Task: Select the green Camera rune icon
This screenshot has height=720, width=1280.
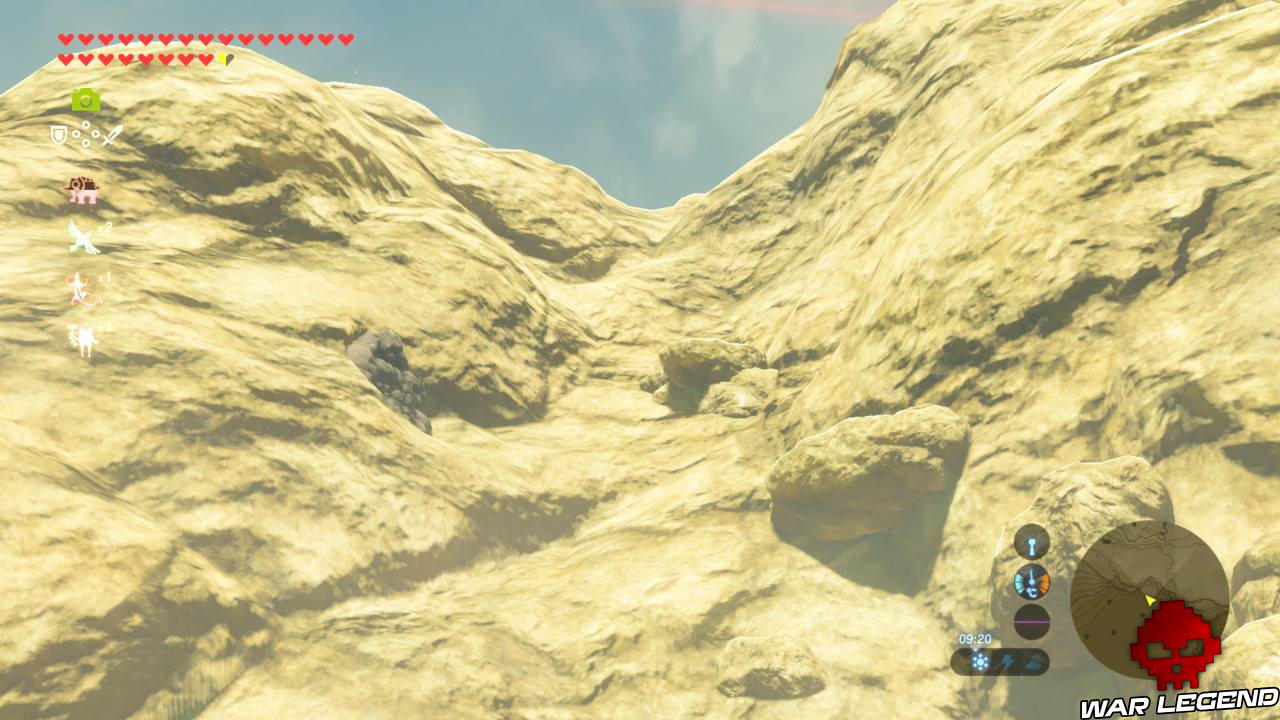Action: [x=85, y=98]
